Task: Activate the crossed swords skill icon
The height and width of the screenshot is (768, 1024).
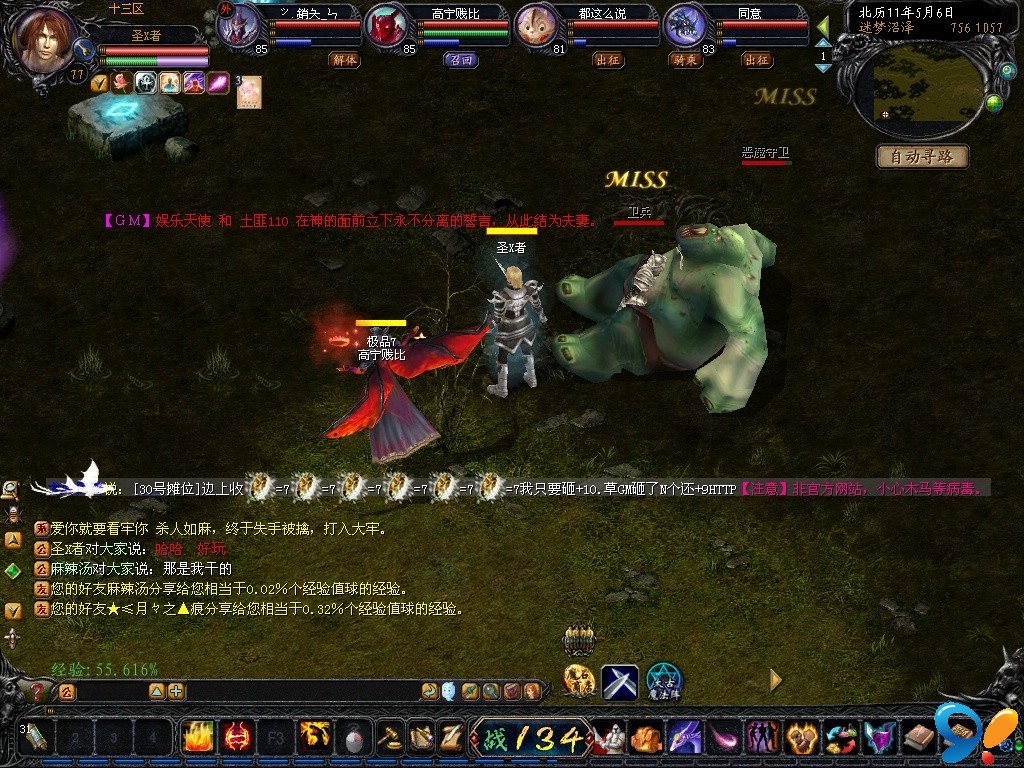Action: click(x=620, y=682)
